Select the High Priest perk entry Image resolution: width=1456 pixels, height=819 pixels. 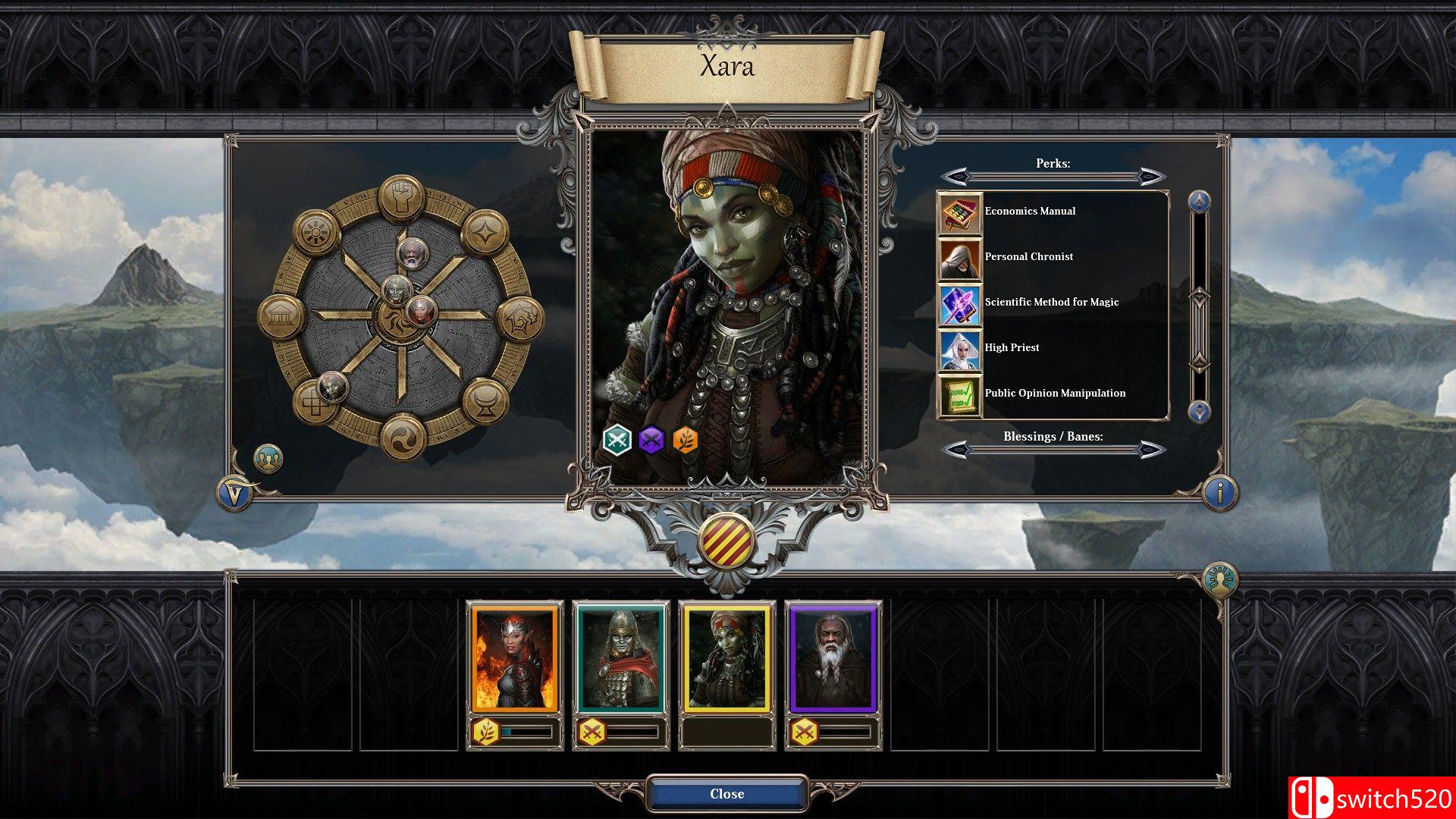pyautogui.click(x=1011, y=347)
